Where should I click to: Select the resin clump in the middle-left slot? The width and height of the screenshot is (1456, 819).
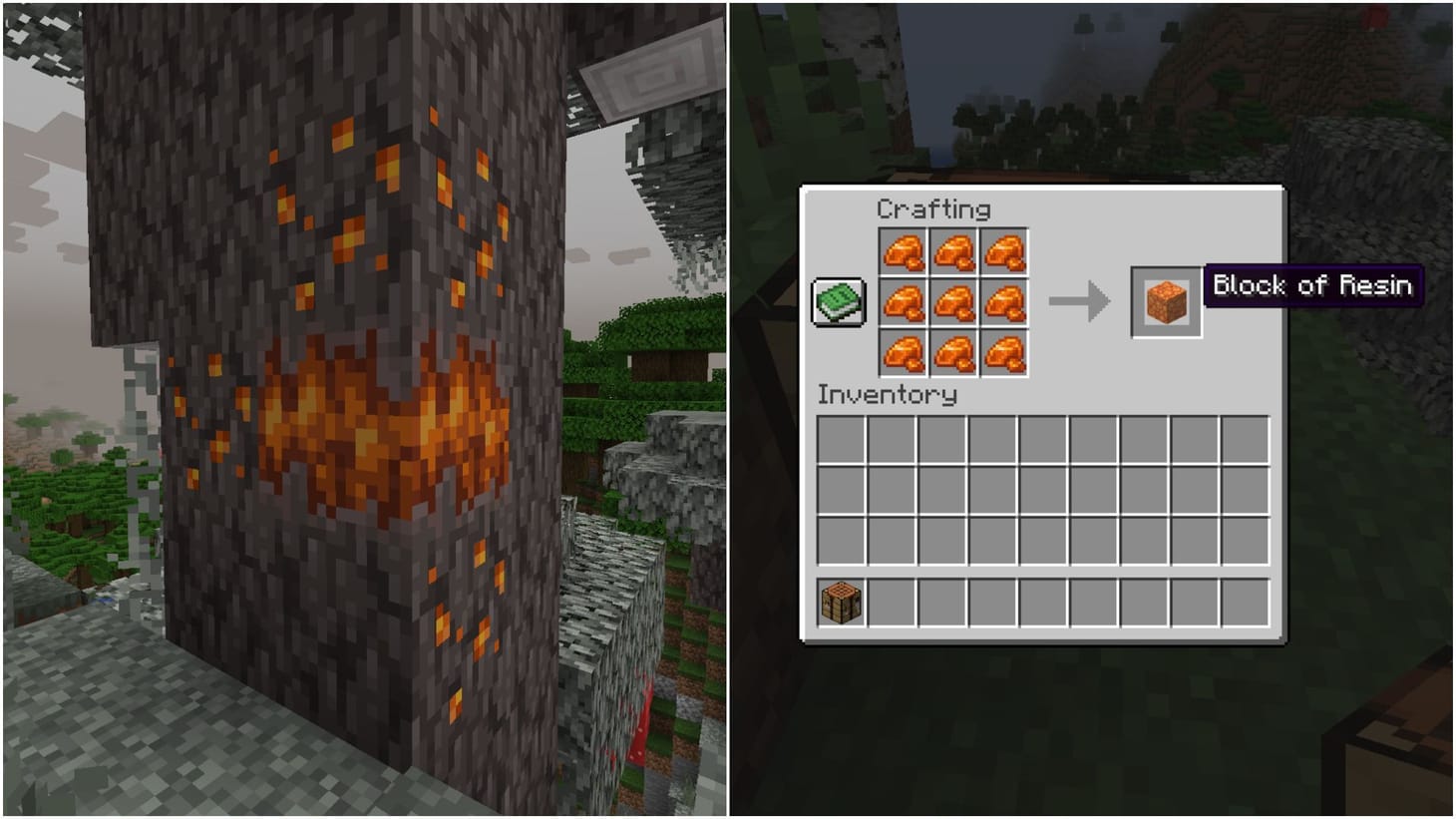click(x=906, y=302)
